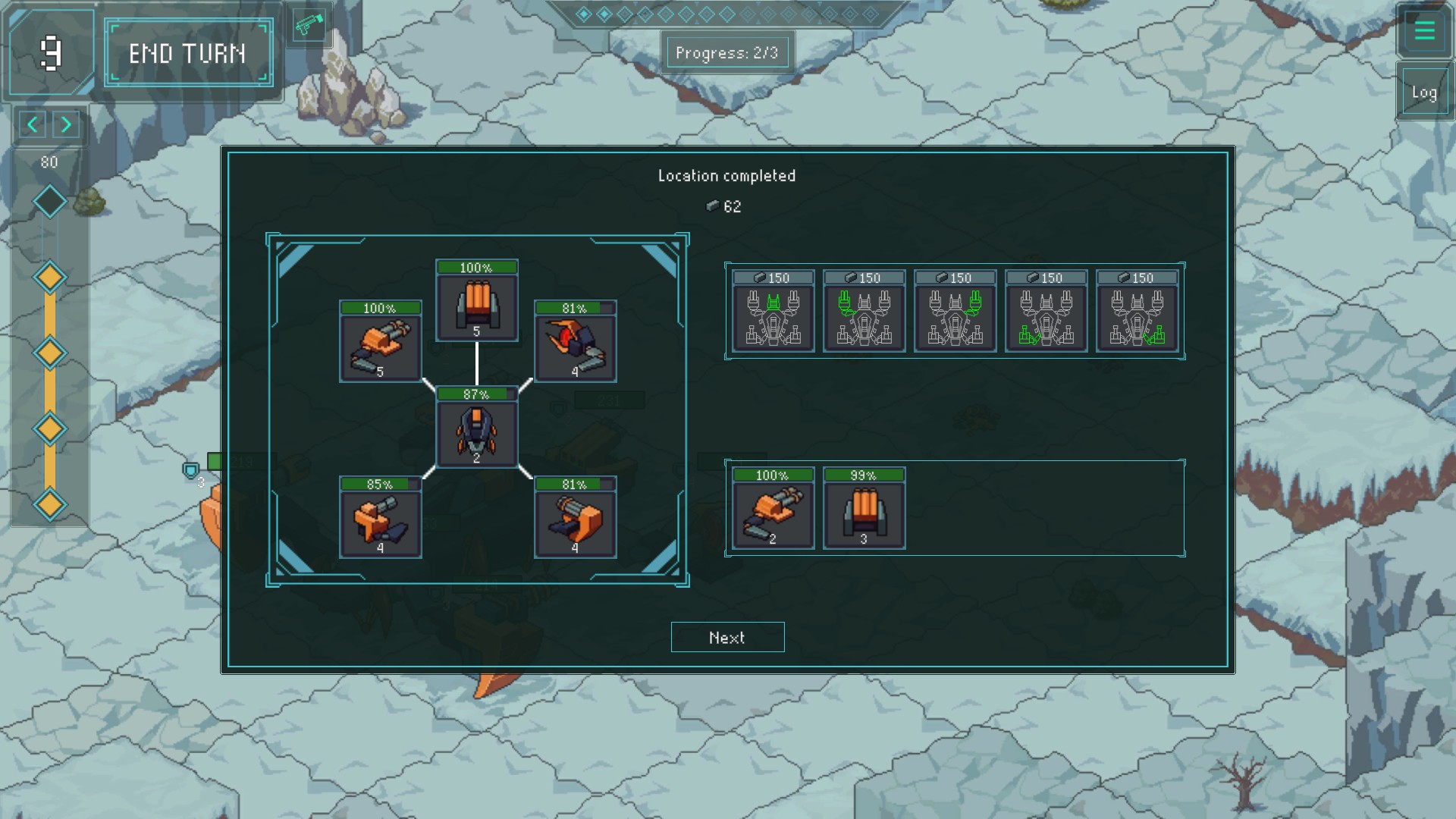The image size is (1456, 819).
Task: End the current turn
Action: [188, 53]
